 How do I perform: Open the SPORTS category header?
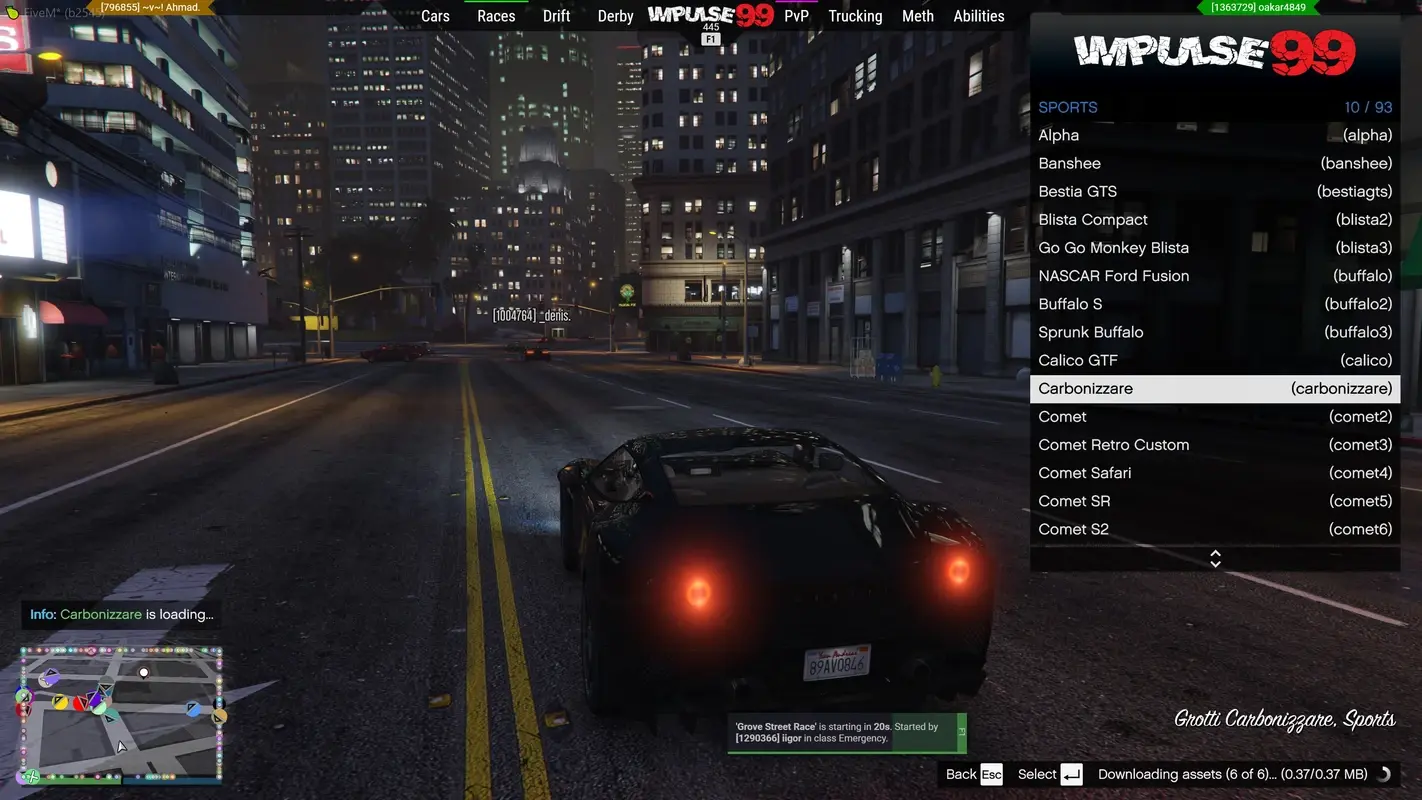click(1067, 107)
